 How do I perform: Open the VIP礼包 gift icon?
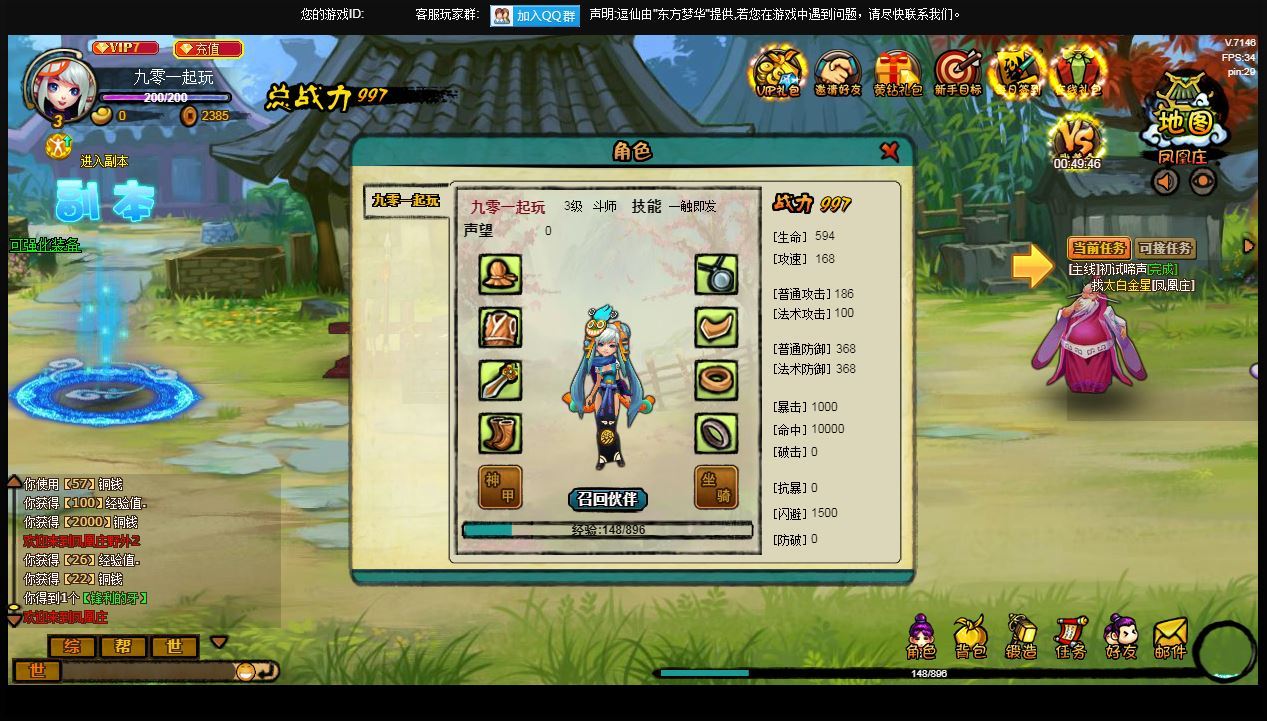tap(779, 73)
